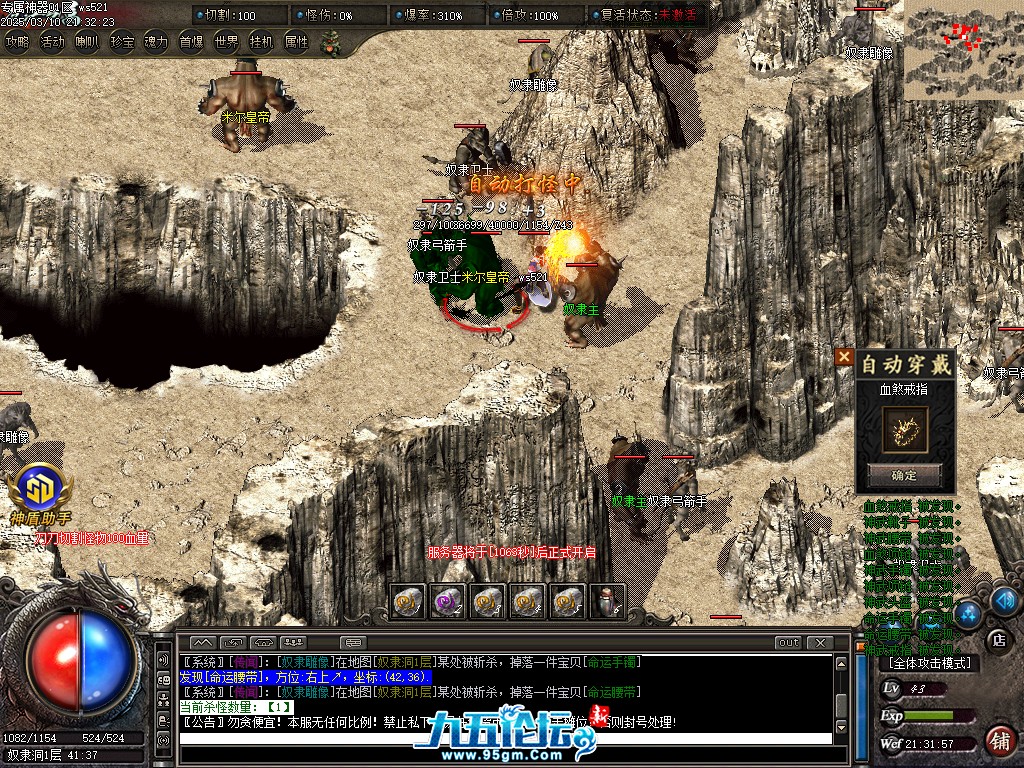The height and width of the screenshot is (768, 1024).
Task: Click the 喇叭 announcement button
Action: click(87, 42)
